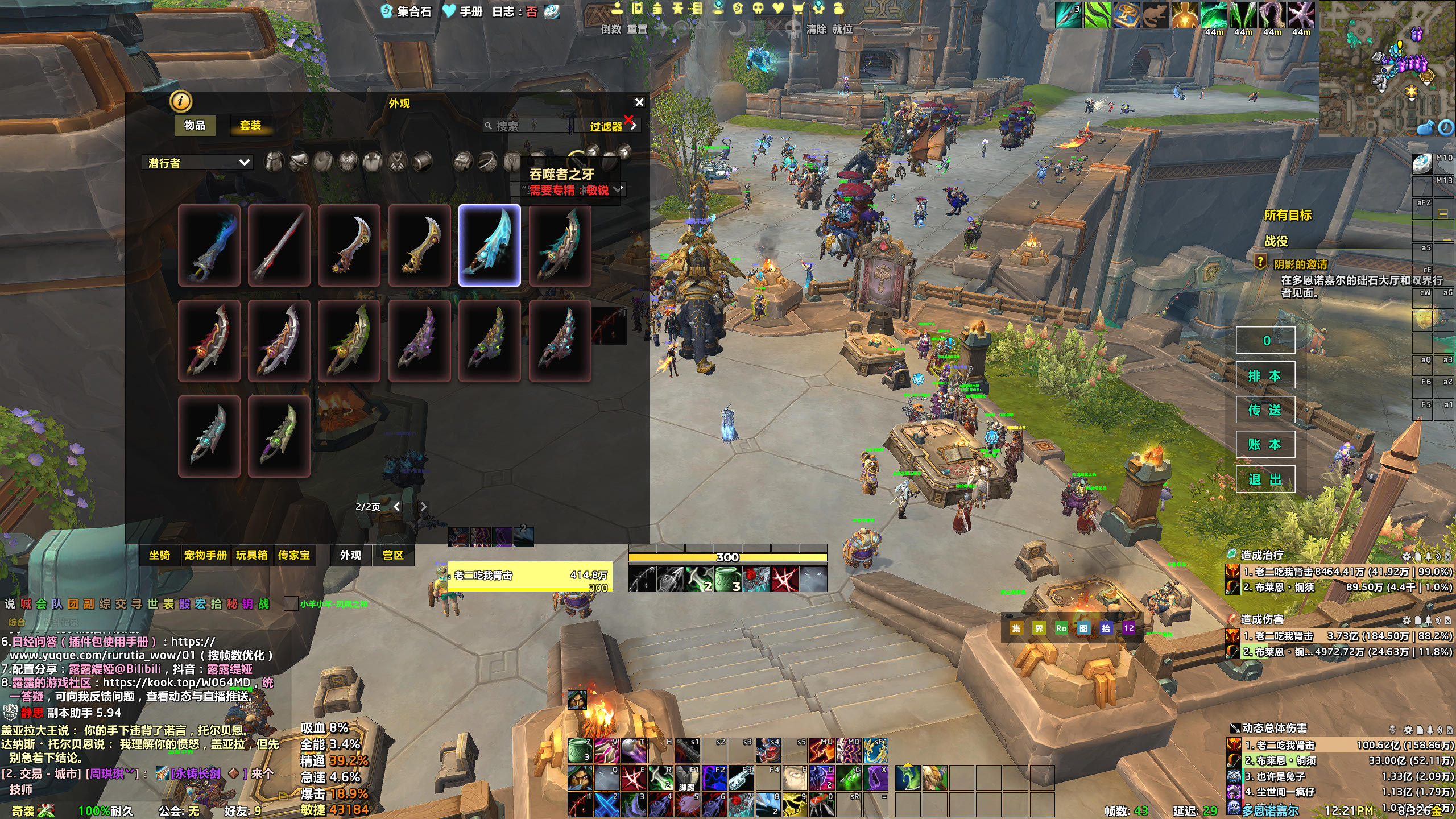Open the 宠物手册 pet journal tab
This screenshot has width=1456, height=819.
tap(205, 555)
